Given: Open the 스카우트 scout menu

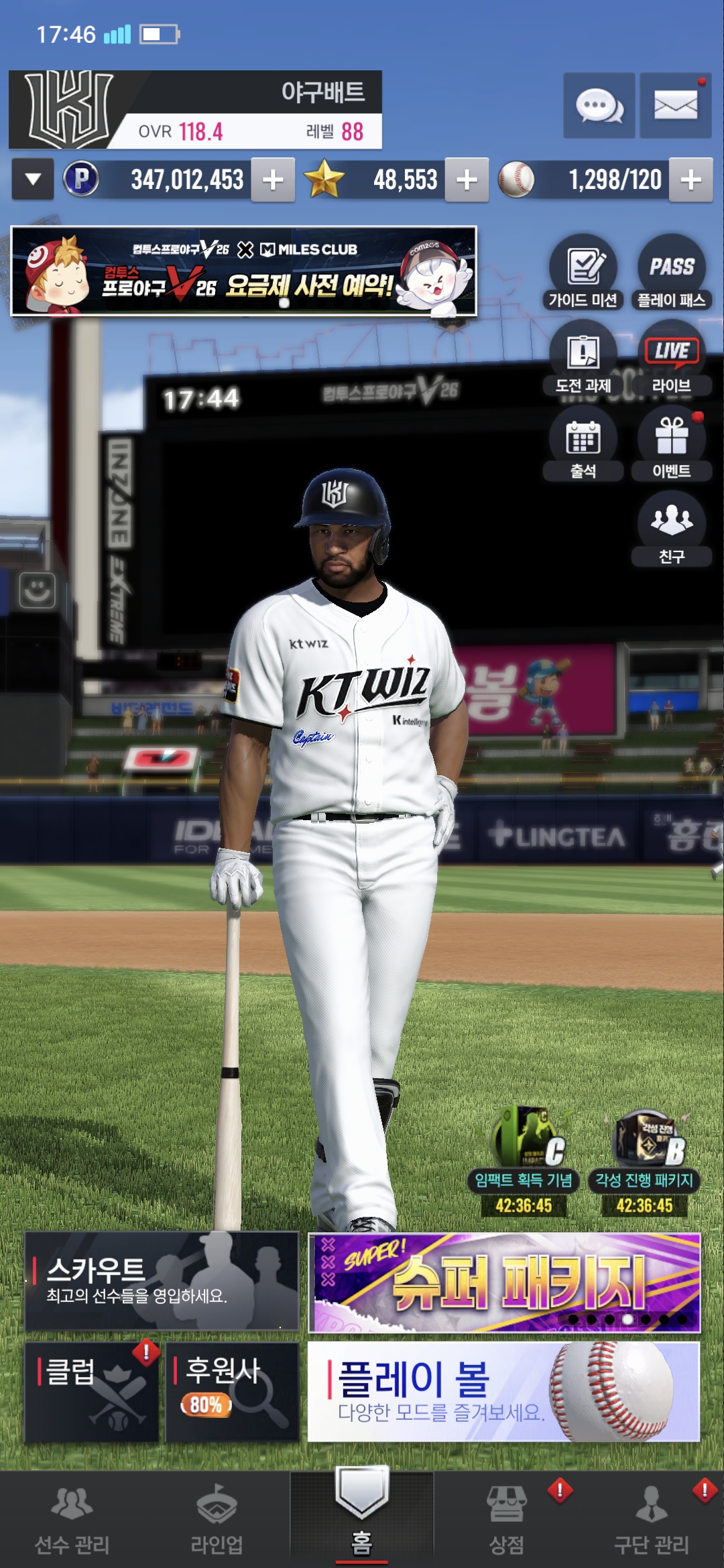Looking at the screenshot, I should coord(162,1281).
